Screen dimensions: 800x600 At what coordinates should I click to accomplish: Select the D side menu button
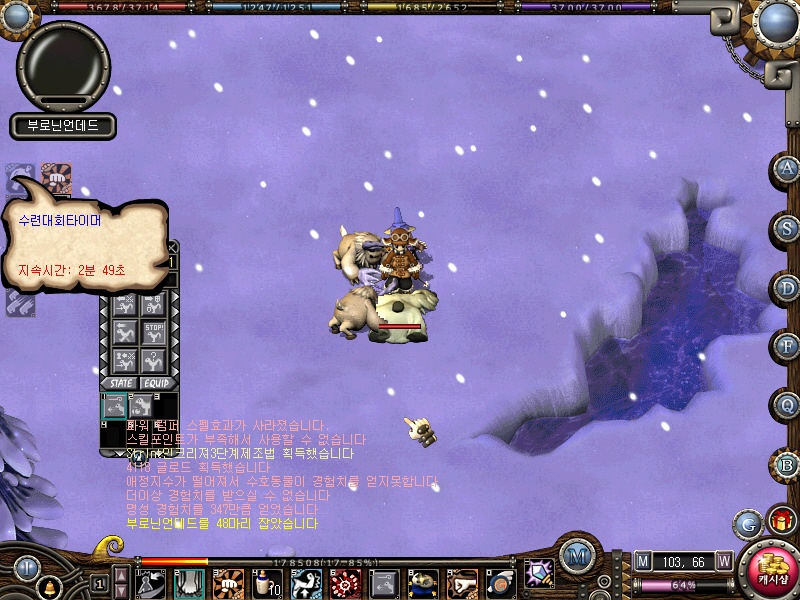pos(788,287)
